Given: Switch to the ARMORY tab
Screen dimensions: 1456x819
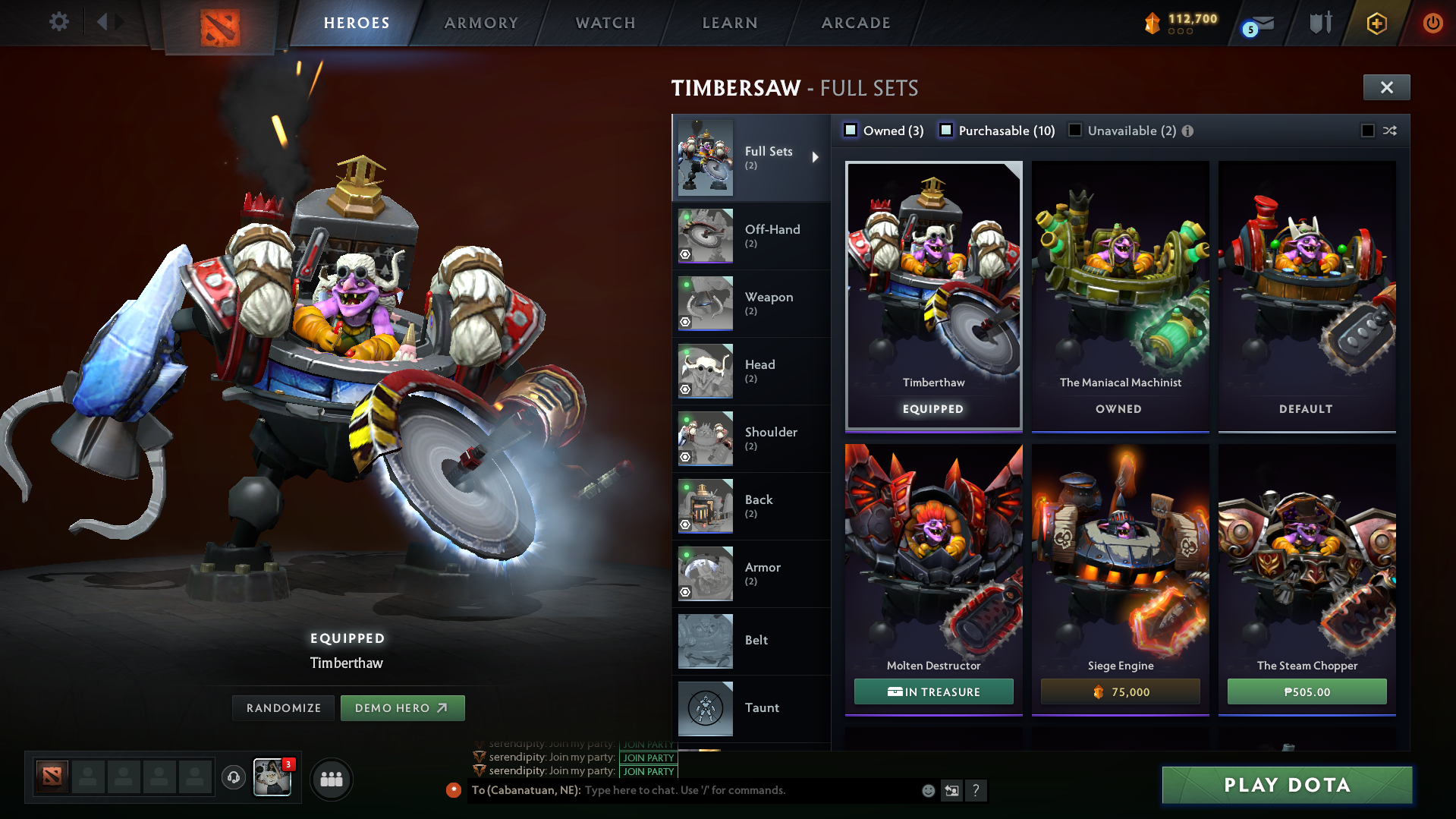Looking at the screenshot, I should click(x=481, y=23).
